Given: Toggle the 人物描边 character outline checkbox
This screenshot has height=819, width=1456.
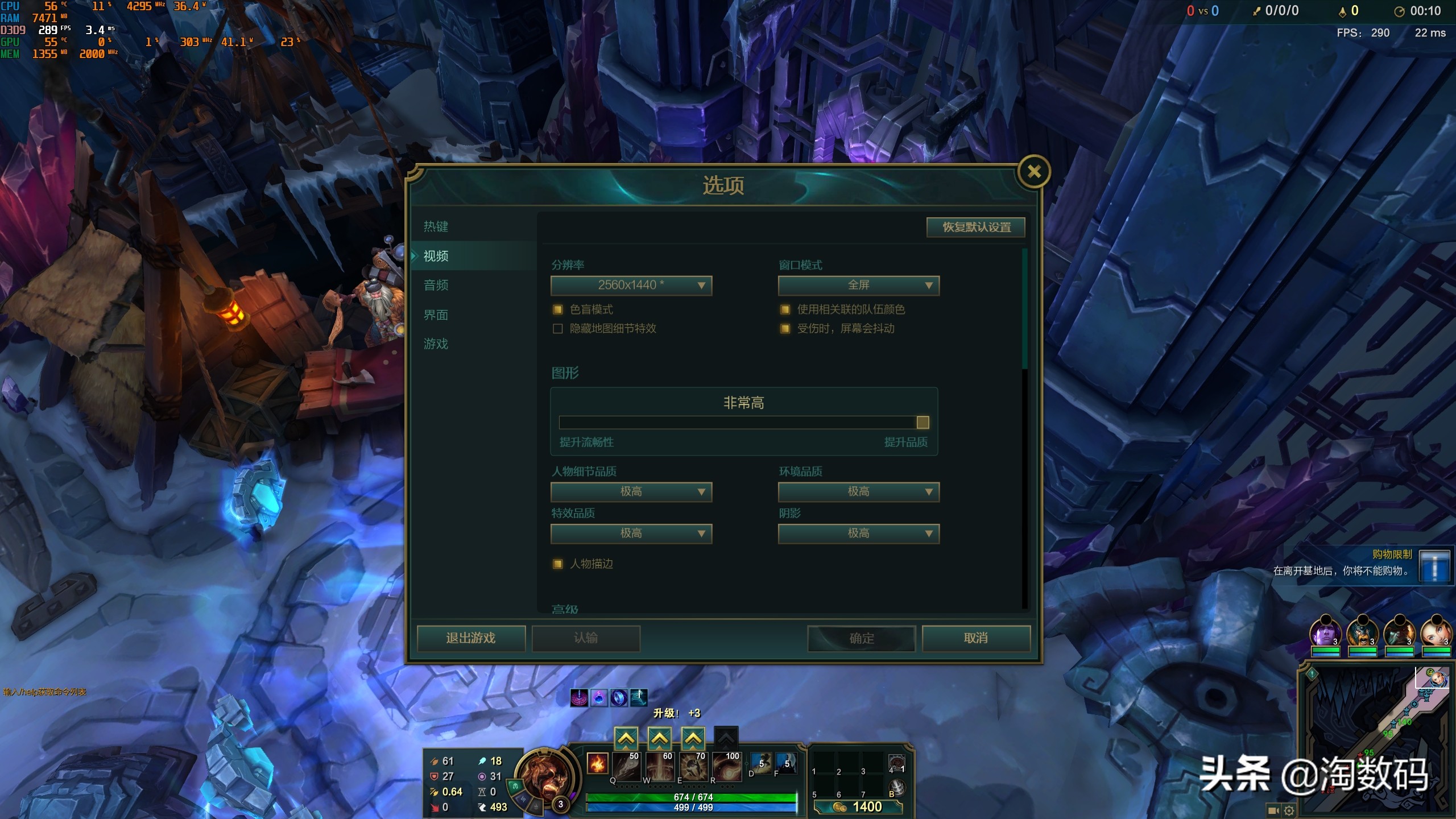Looking at the screenshot, I should (x=558, y=564).
